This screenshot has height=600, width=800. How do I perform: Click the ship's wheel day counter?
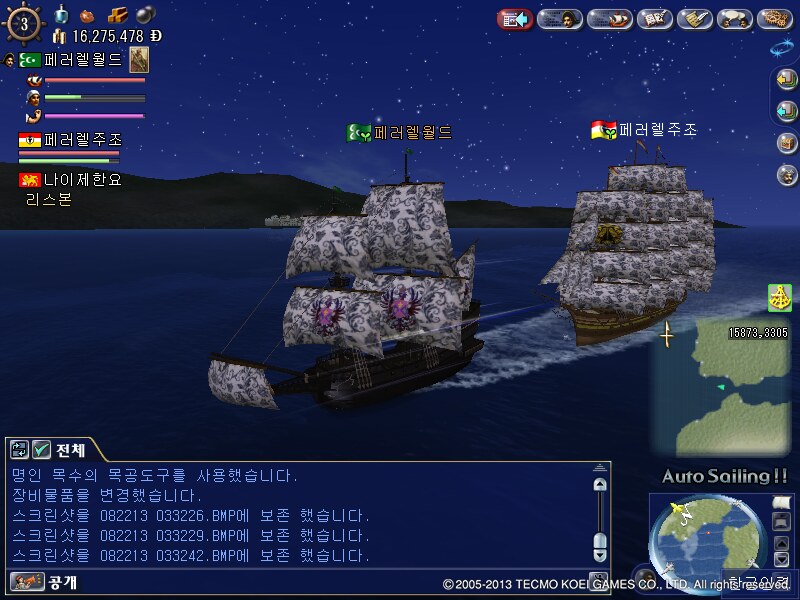tap(24, 23)
